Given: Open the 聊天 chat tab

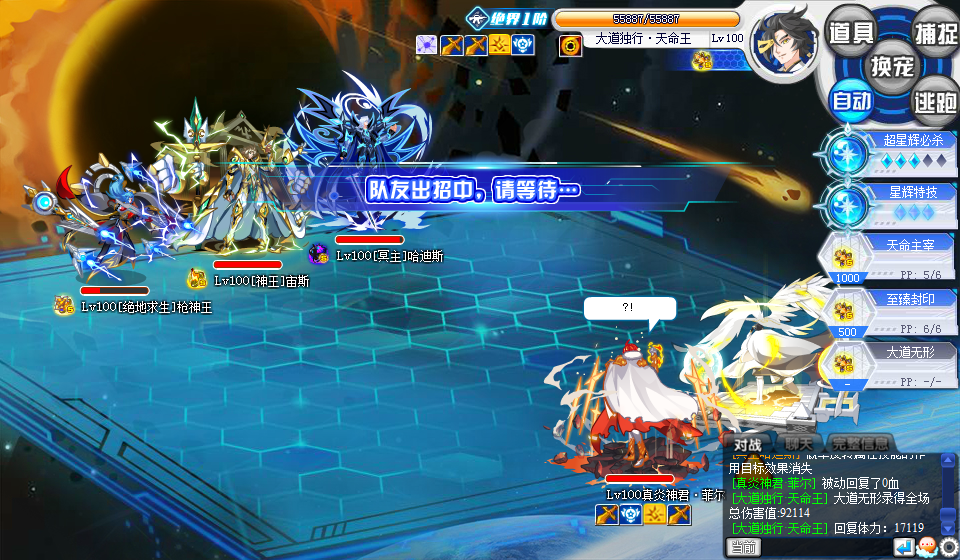Looking at the screenshot, I should pyautogui.click(x=799, y=444).
